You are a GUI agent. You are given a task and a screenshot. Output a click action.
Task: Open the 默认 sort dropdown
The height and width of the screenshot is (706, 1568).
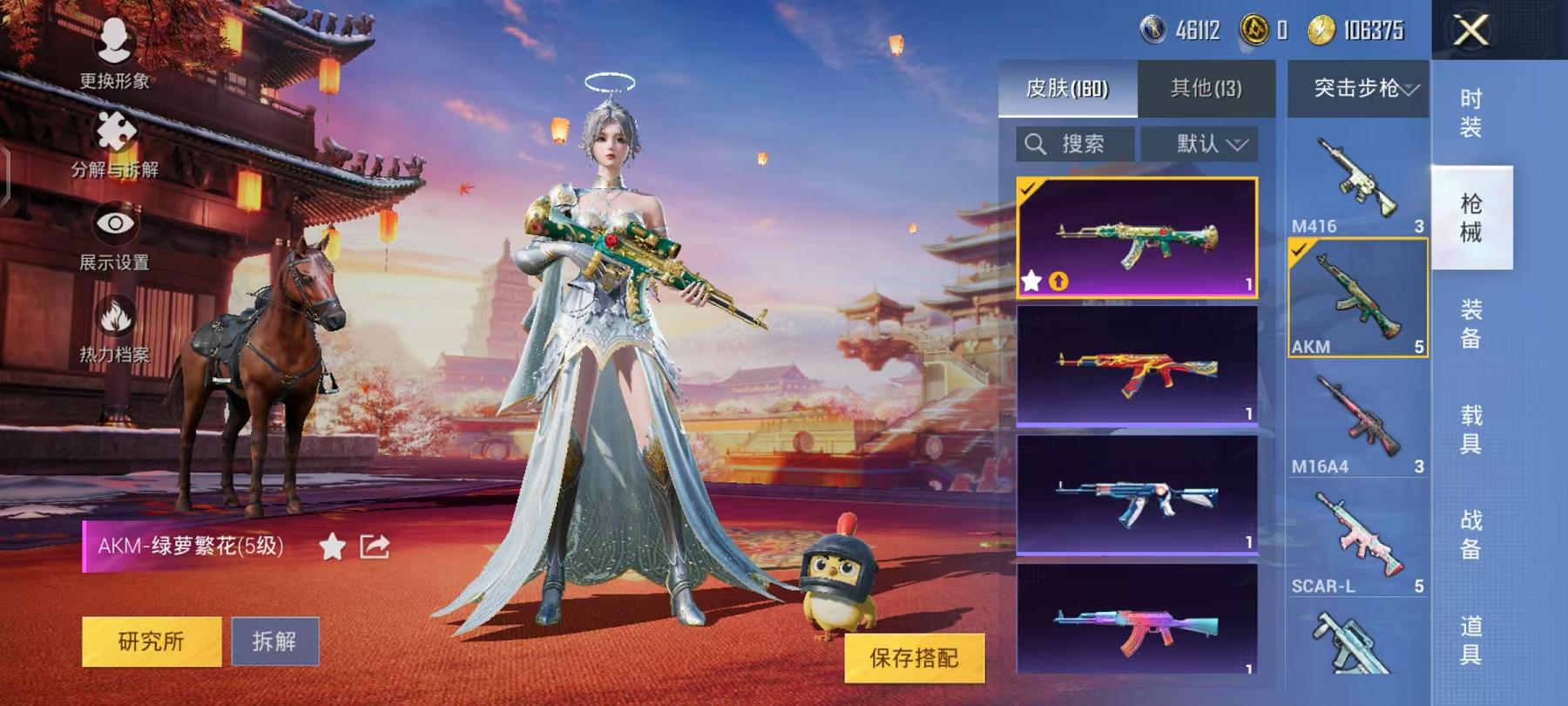(x=1202, y=143)
